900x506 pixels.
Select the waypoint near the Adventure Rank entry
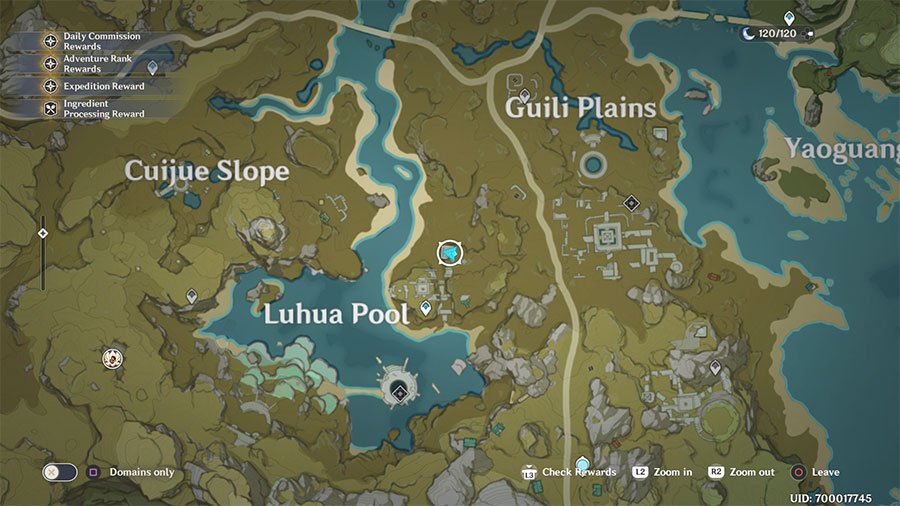[x=153, y=68]
